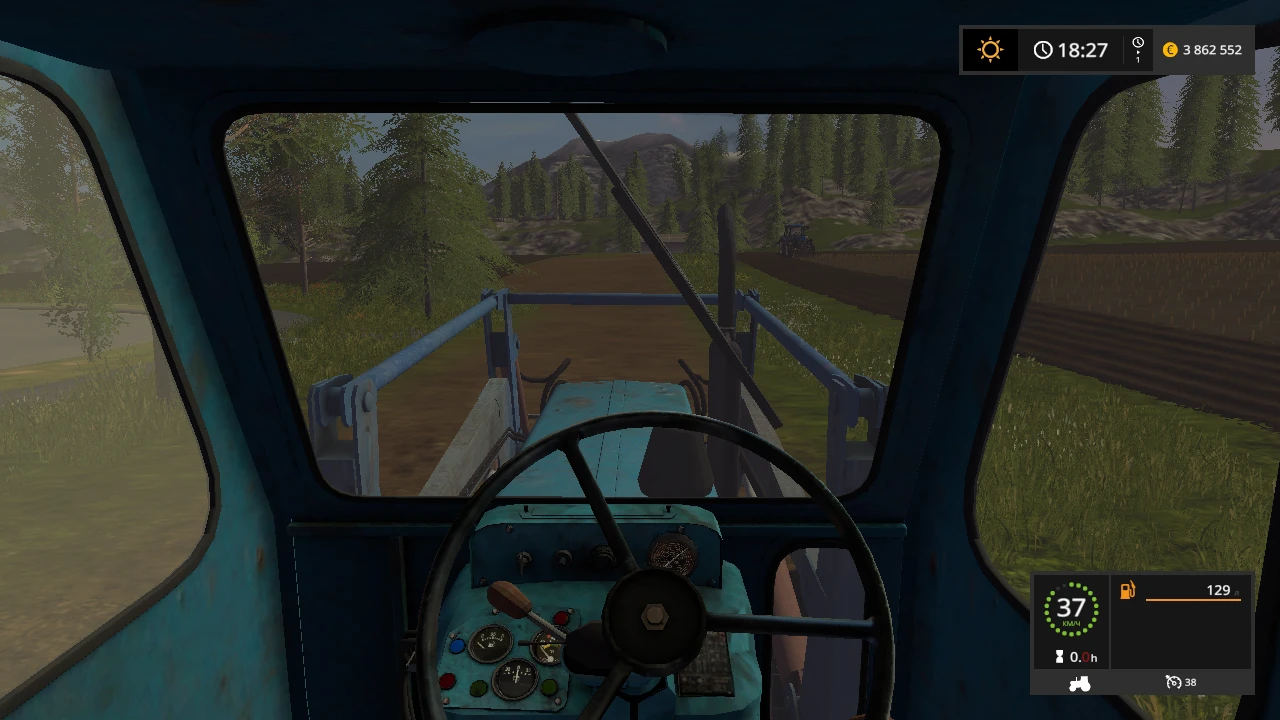1280x720 pixels.
Task: Click the cruise control speed limiter icon showing 38
Action: coord(1174,681)
